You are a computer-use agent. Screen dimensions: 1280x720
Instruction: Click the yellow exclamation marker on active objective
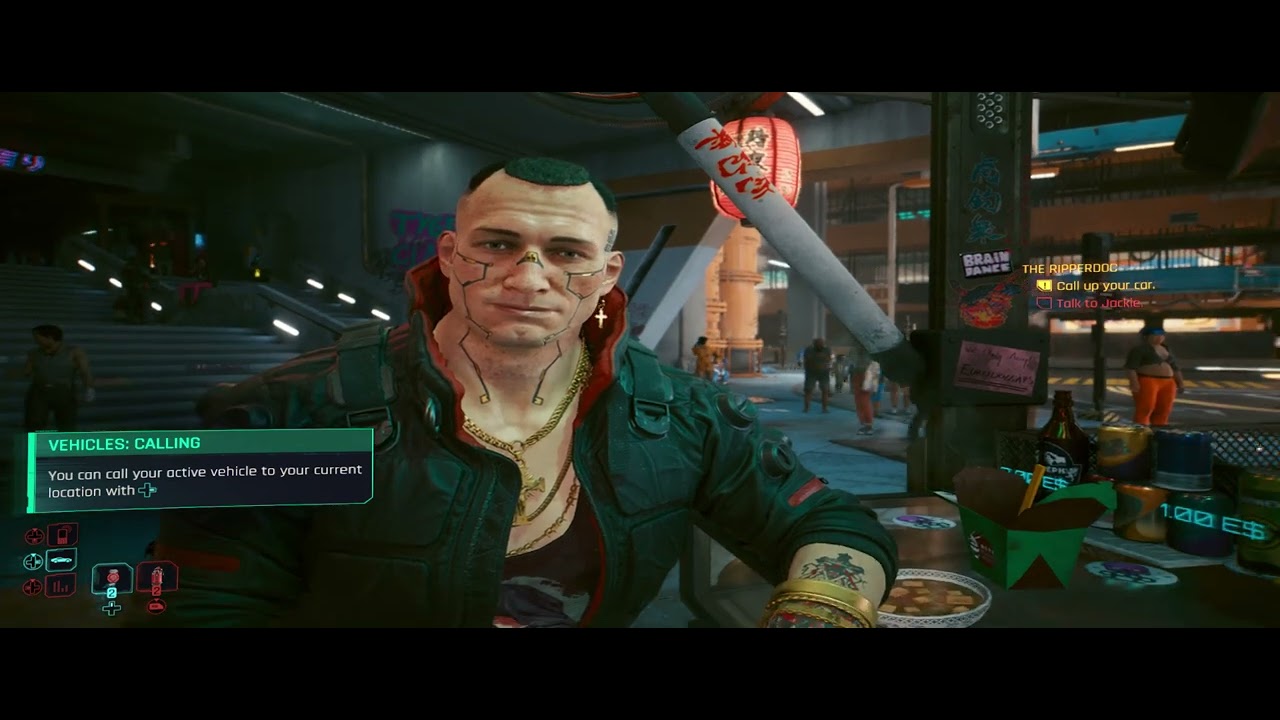point(1044,286)
